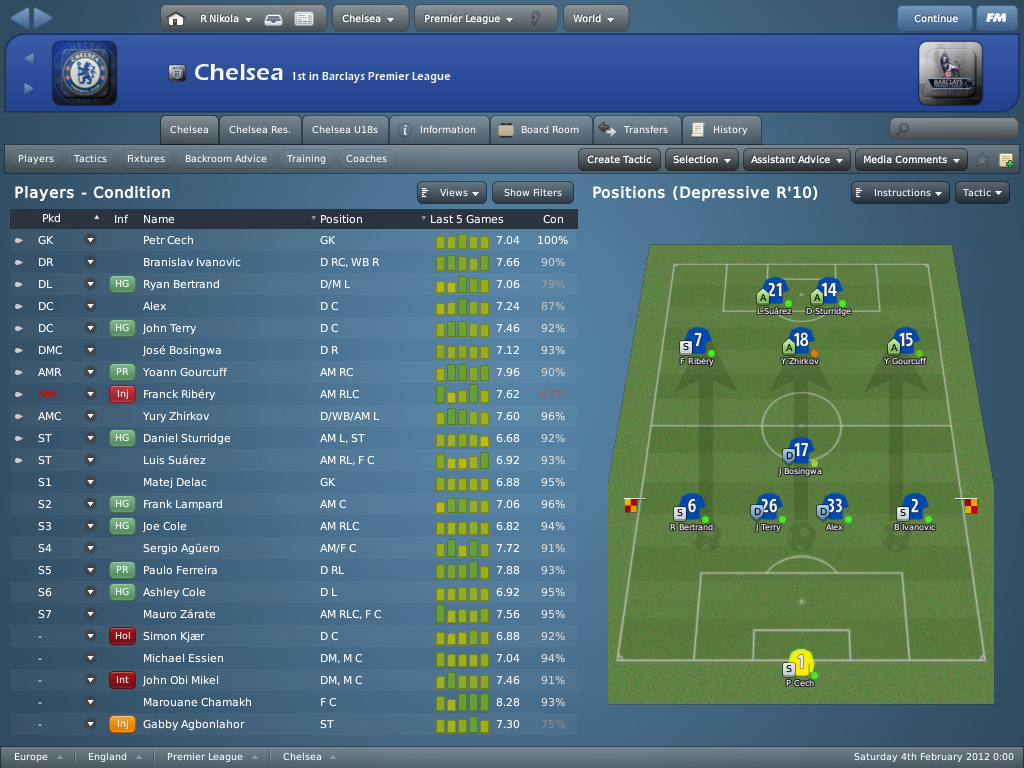The height and width of the screenshot is (768, 1024).
Task: Open the Board Room tab
Action: pos(541,130)
